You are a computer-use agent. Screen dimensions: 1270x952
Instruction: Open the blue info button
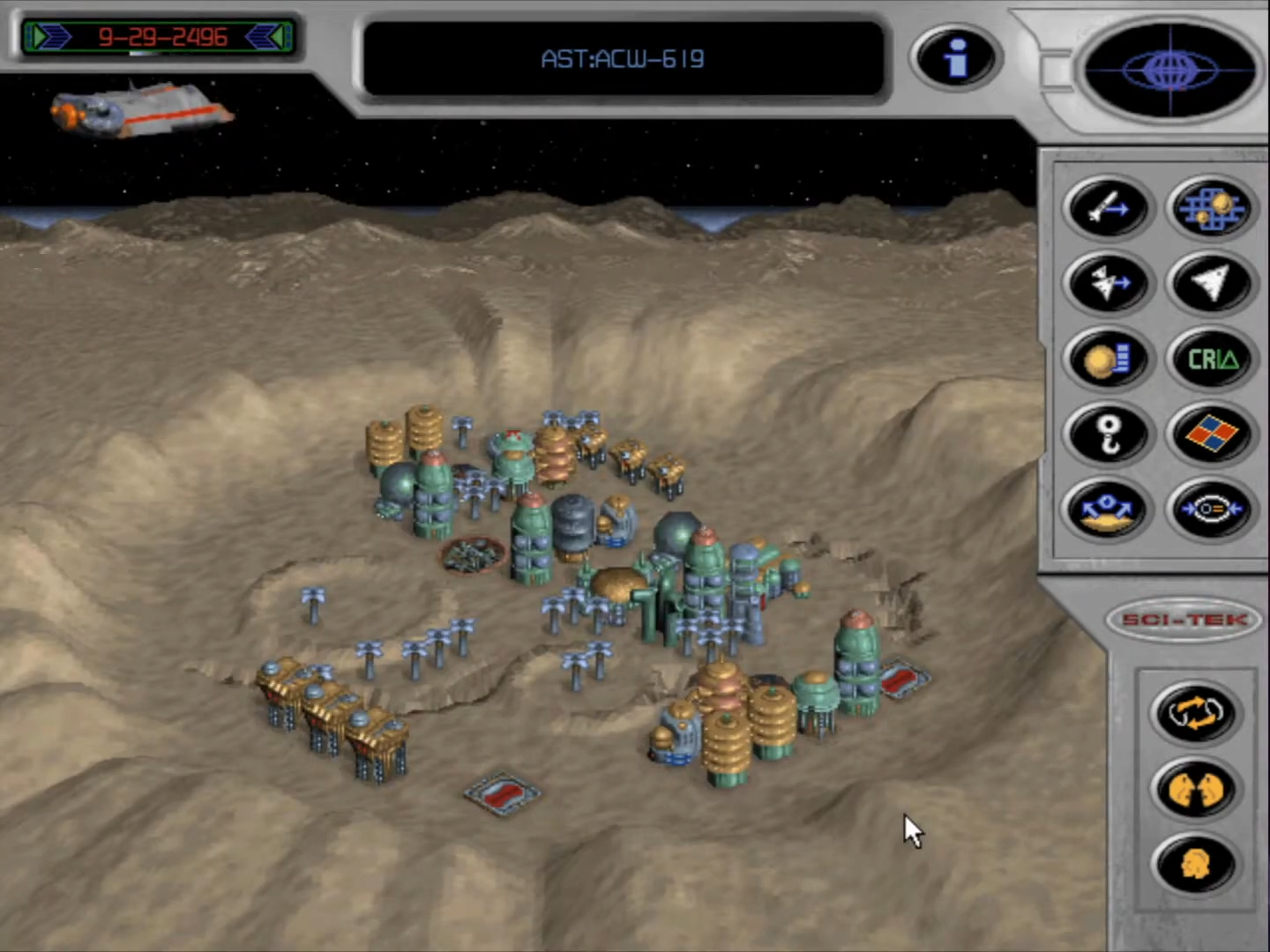click(x=955, y=58)
